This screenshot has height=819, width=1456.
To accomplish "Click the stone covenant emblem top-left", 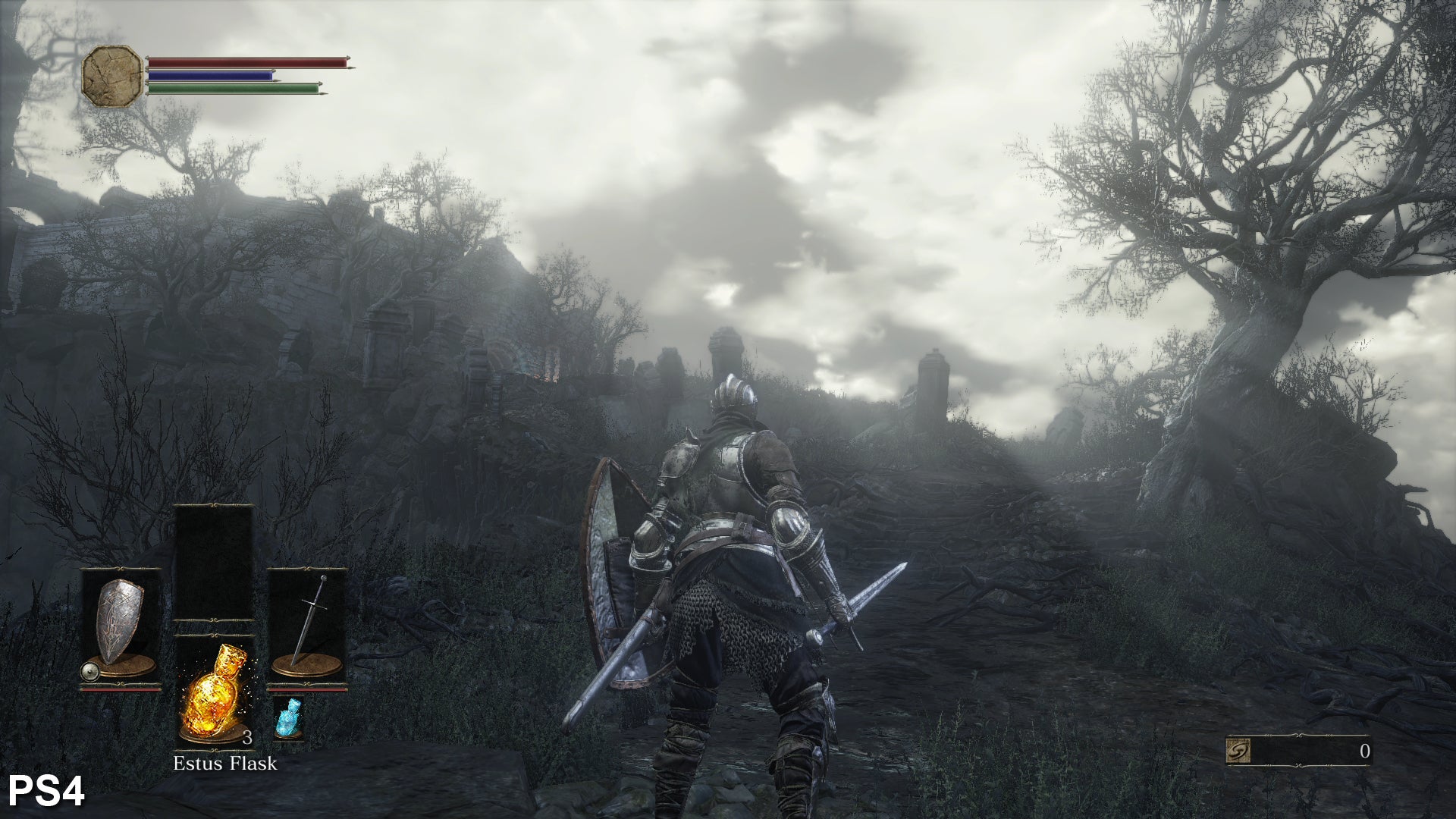I will click(110, 72).
